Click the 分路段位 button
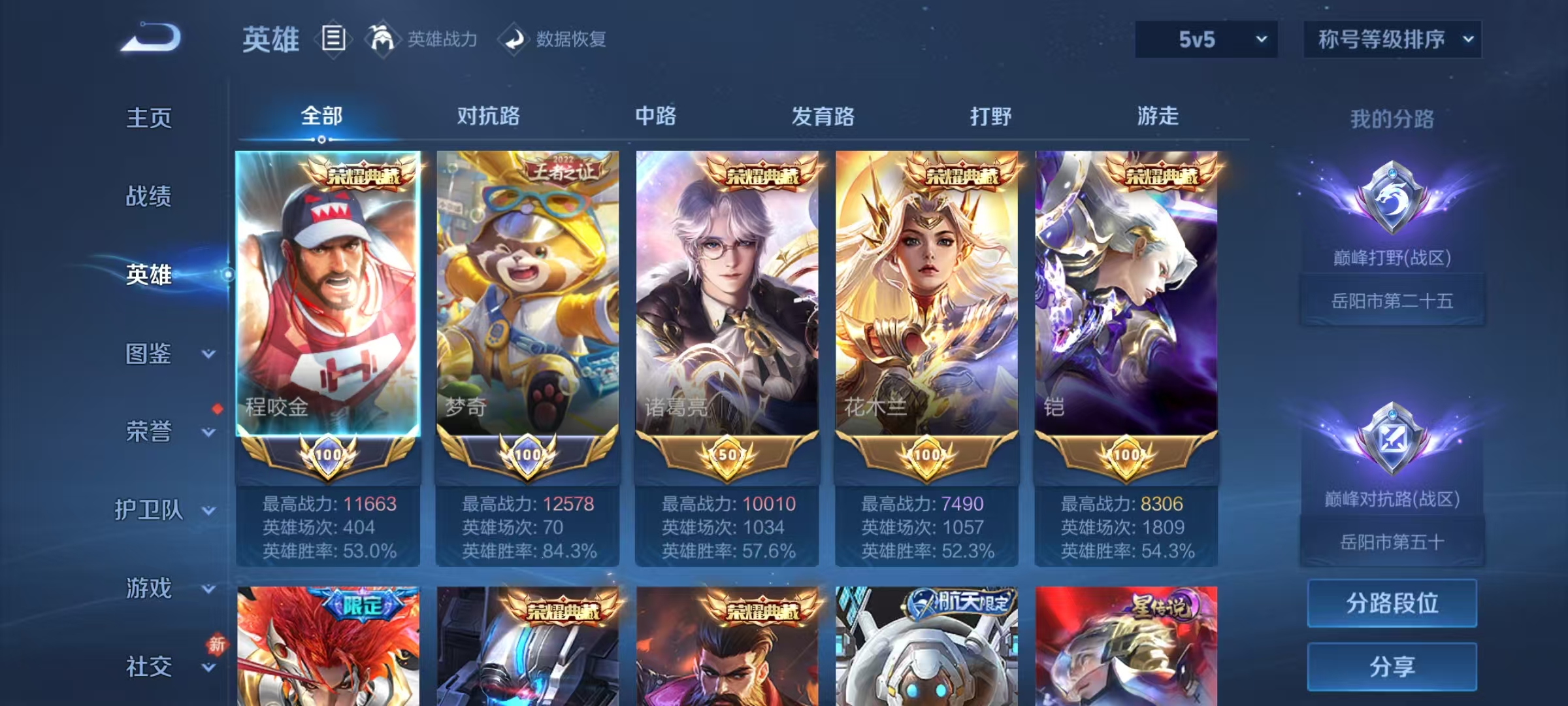This screenshot has width=1568, height=706. (x=1392, y=602)
